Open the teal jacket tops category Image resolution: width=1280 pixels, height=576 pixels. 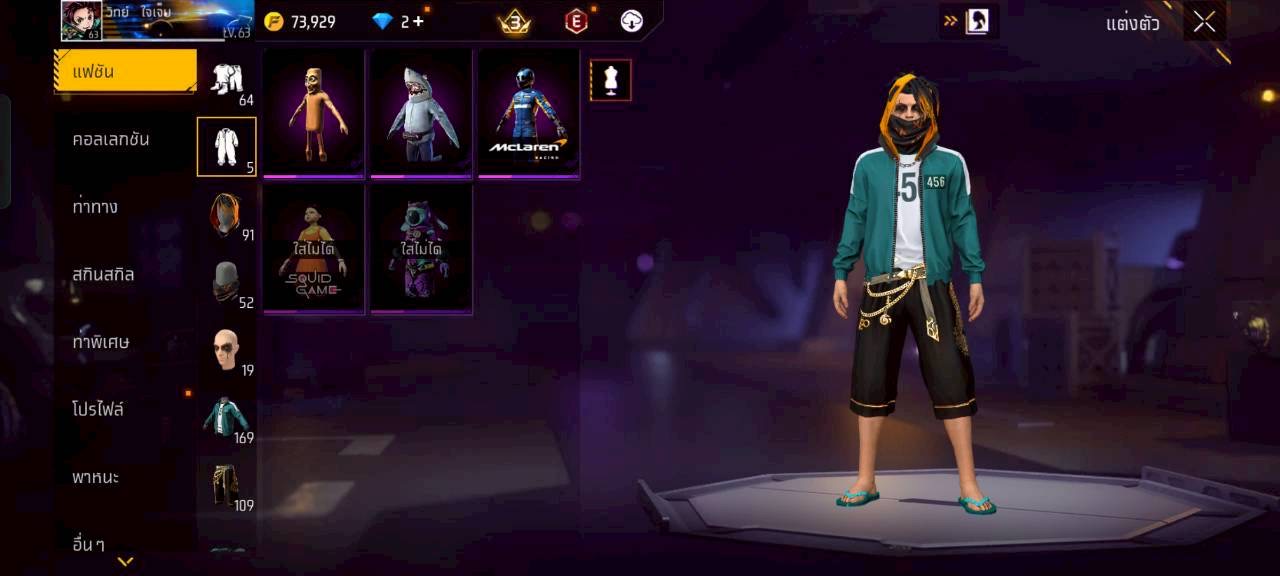[227, 418]
